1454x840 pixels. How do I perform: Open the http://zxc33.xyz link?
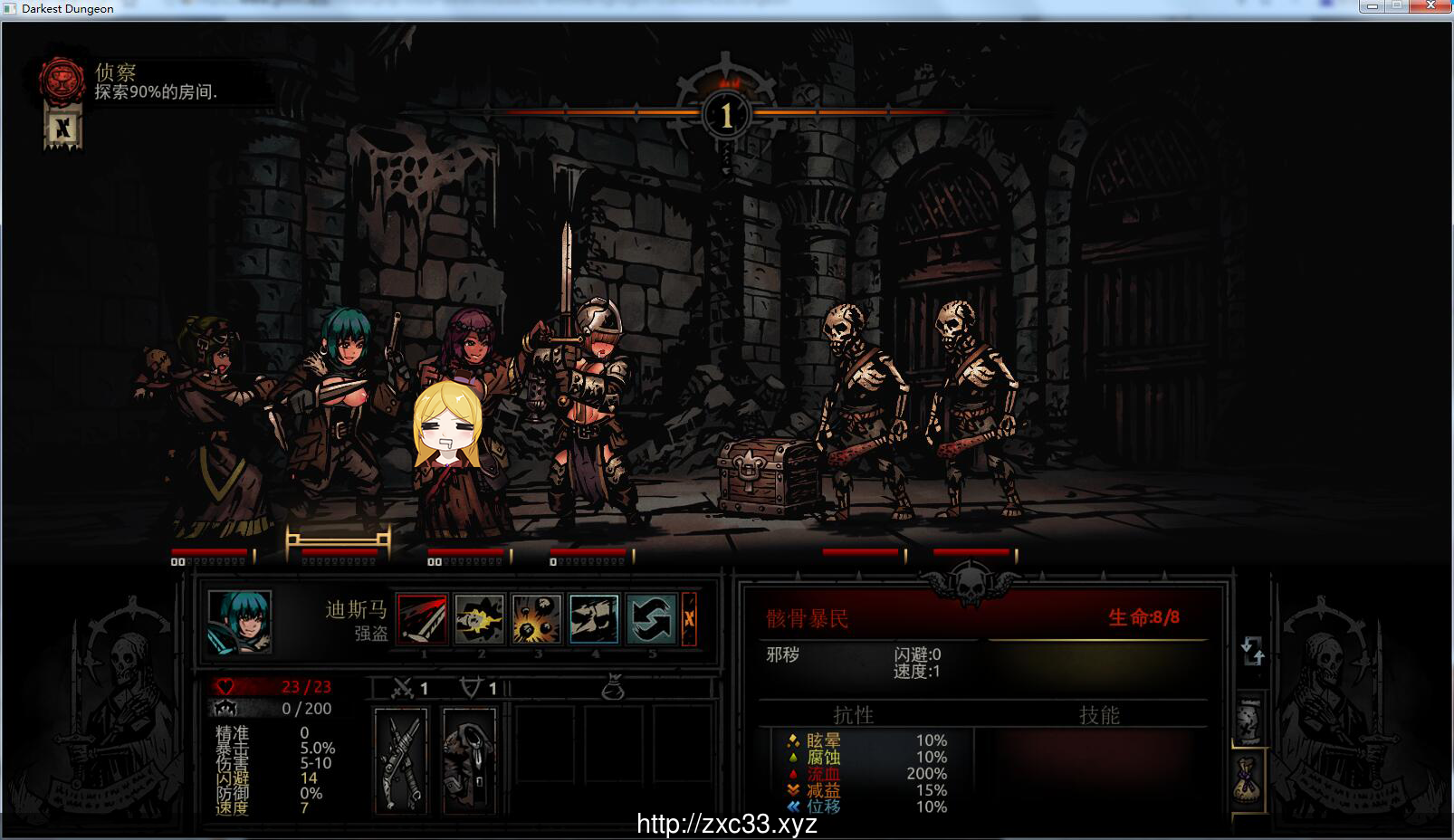[726, 825]
